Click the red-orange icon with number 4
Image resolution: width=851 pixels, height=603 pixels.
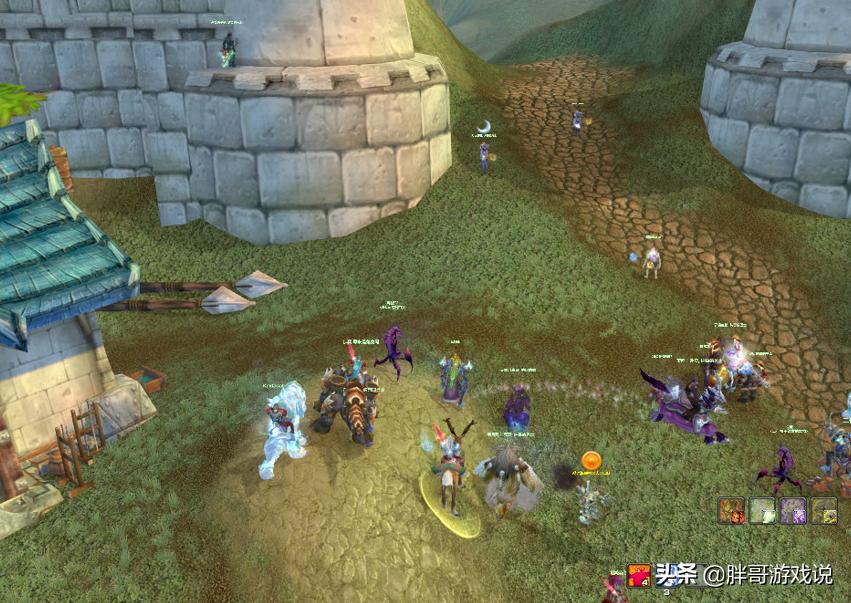(639, 576)
